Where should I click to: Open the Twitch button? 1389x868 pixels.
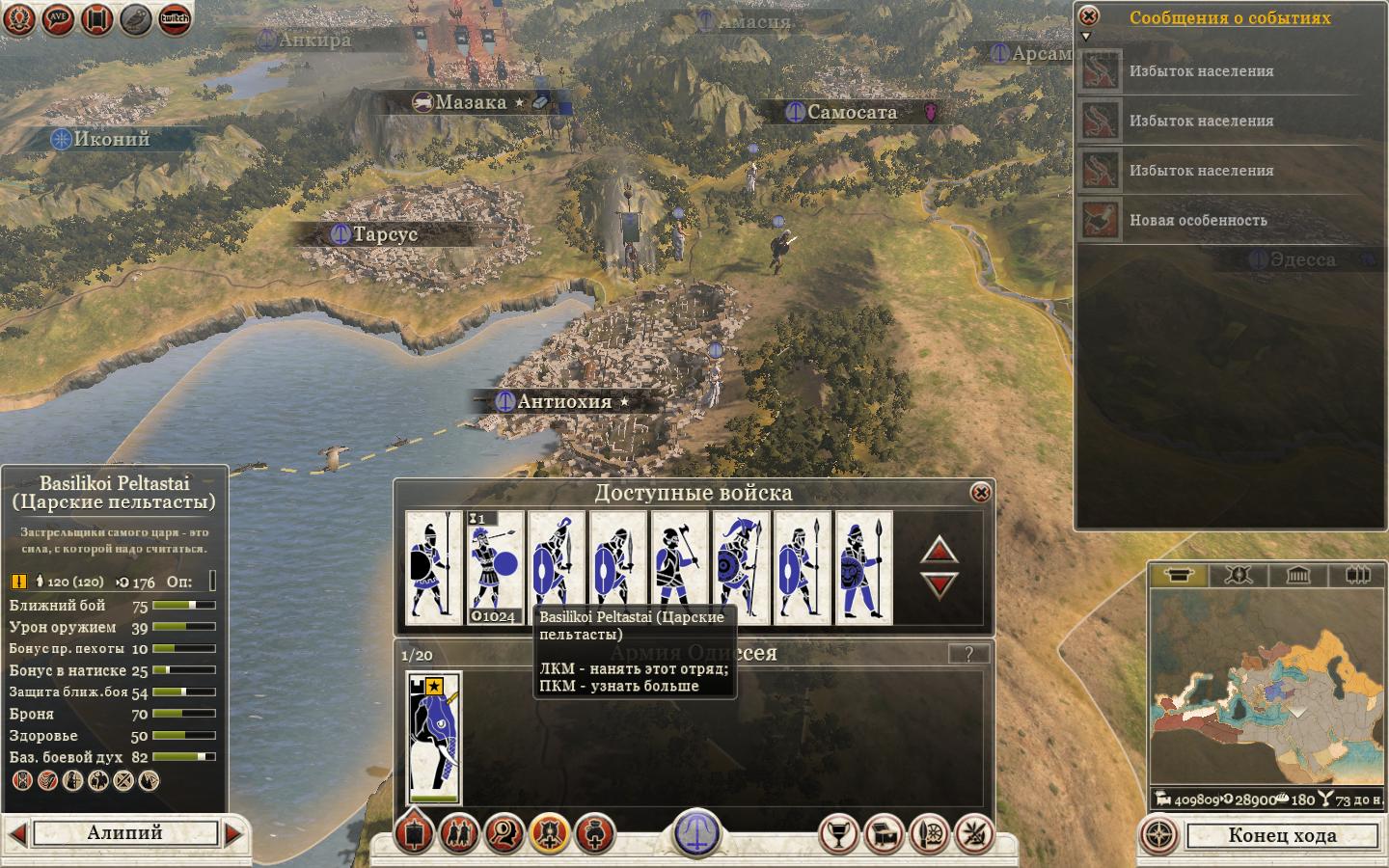175,18
